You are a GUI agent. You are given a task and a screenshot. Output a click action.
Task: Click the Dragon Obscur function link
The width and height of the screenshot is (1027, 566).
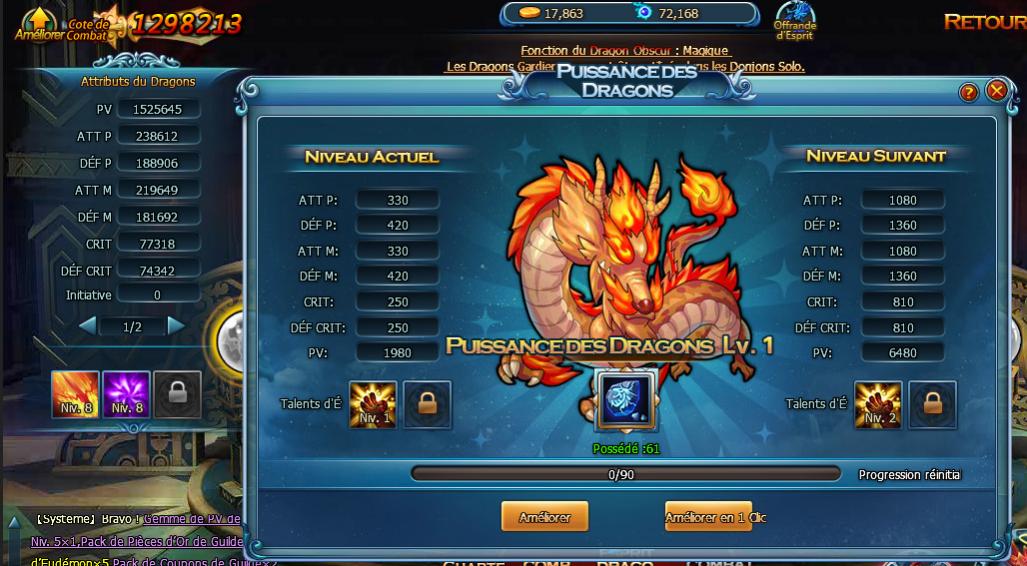tap(625, 50)
